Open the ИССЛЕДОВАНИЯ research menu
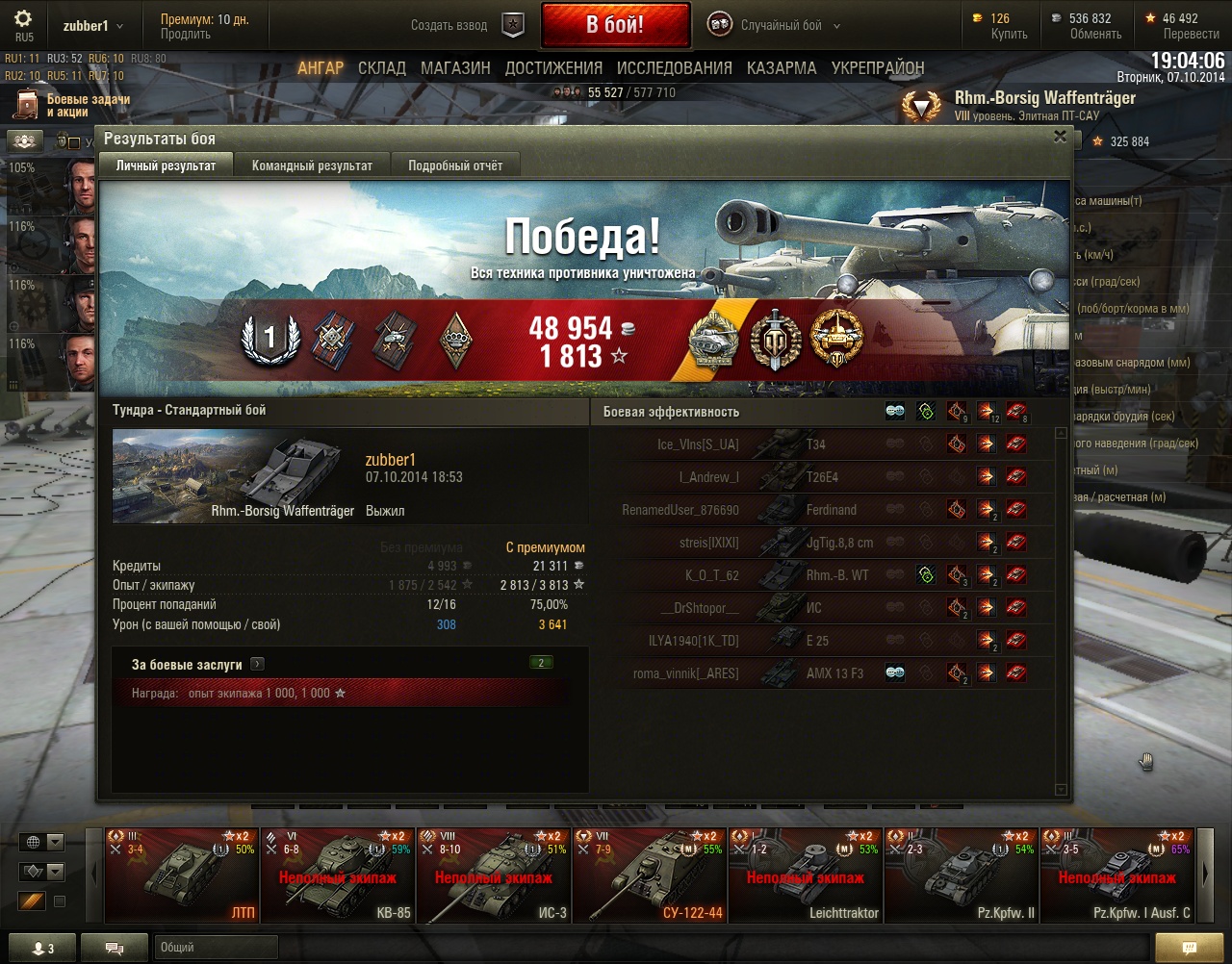This screenshot has height=964, width=1232. coord(674,68)
